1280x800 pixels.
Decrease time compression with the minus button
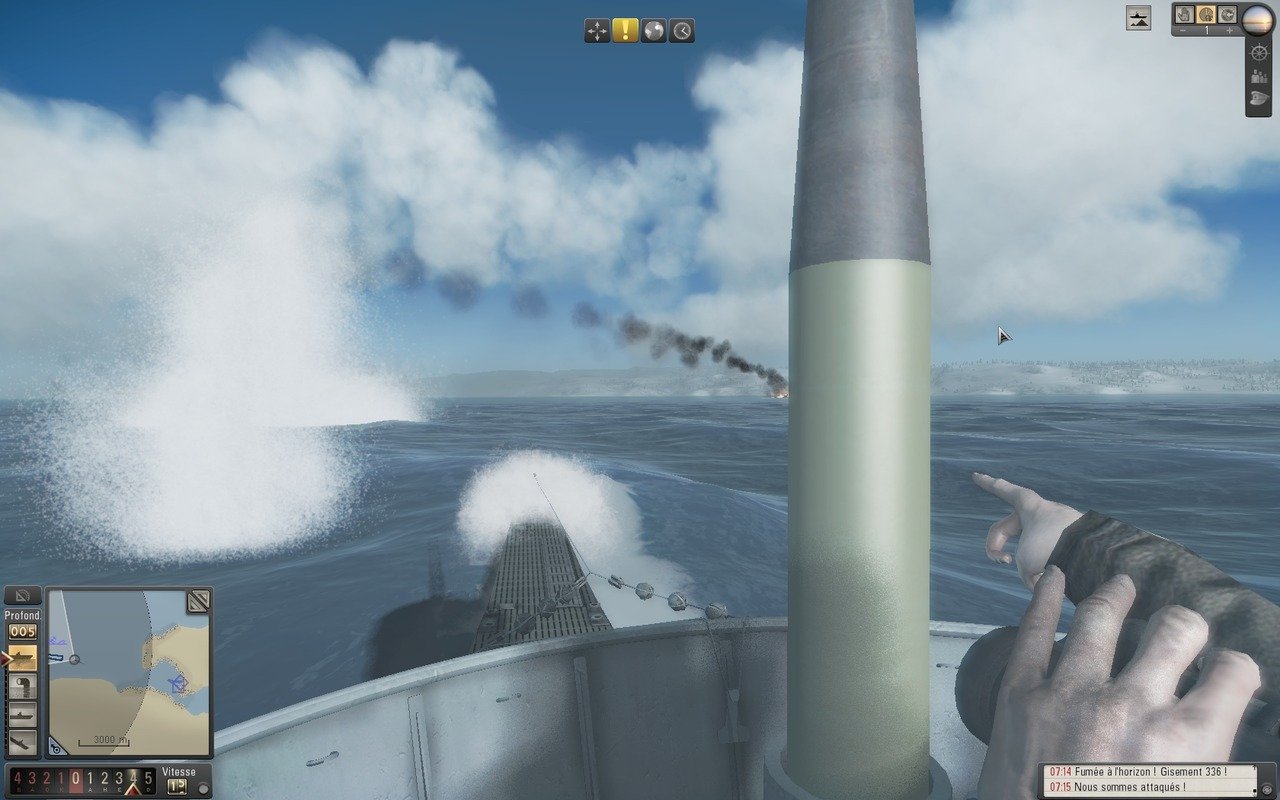[x=1183, y=31]
